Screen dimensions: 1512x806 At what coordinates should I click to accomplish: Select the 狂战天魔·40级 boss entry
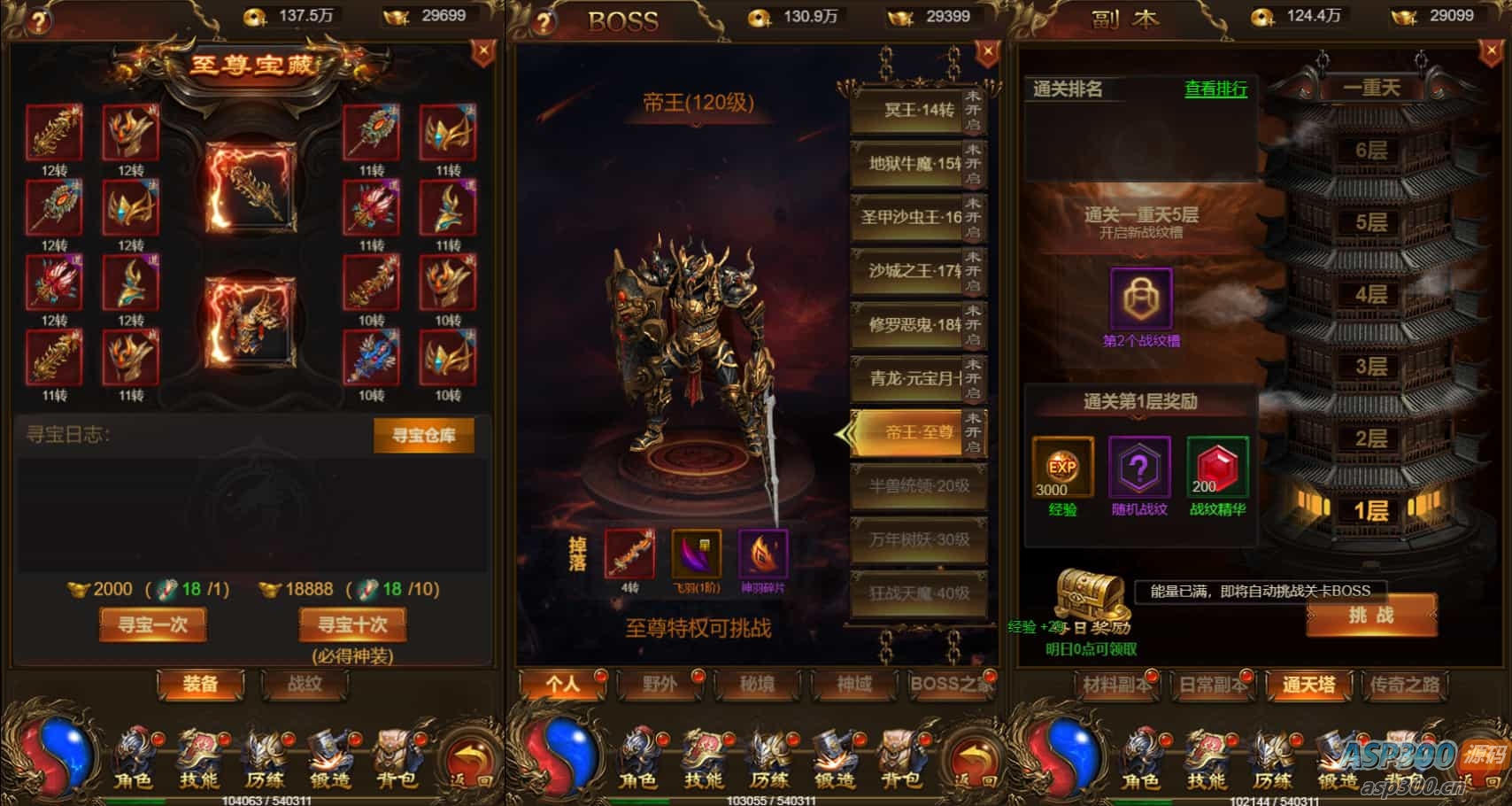(918, 593)
